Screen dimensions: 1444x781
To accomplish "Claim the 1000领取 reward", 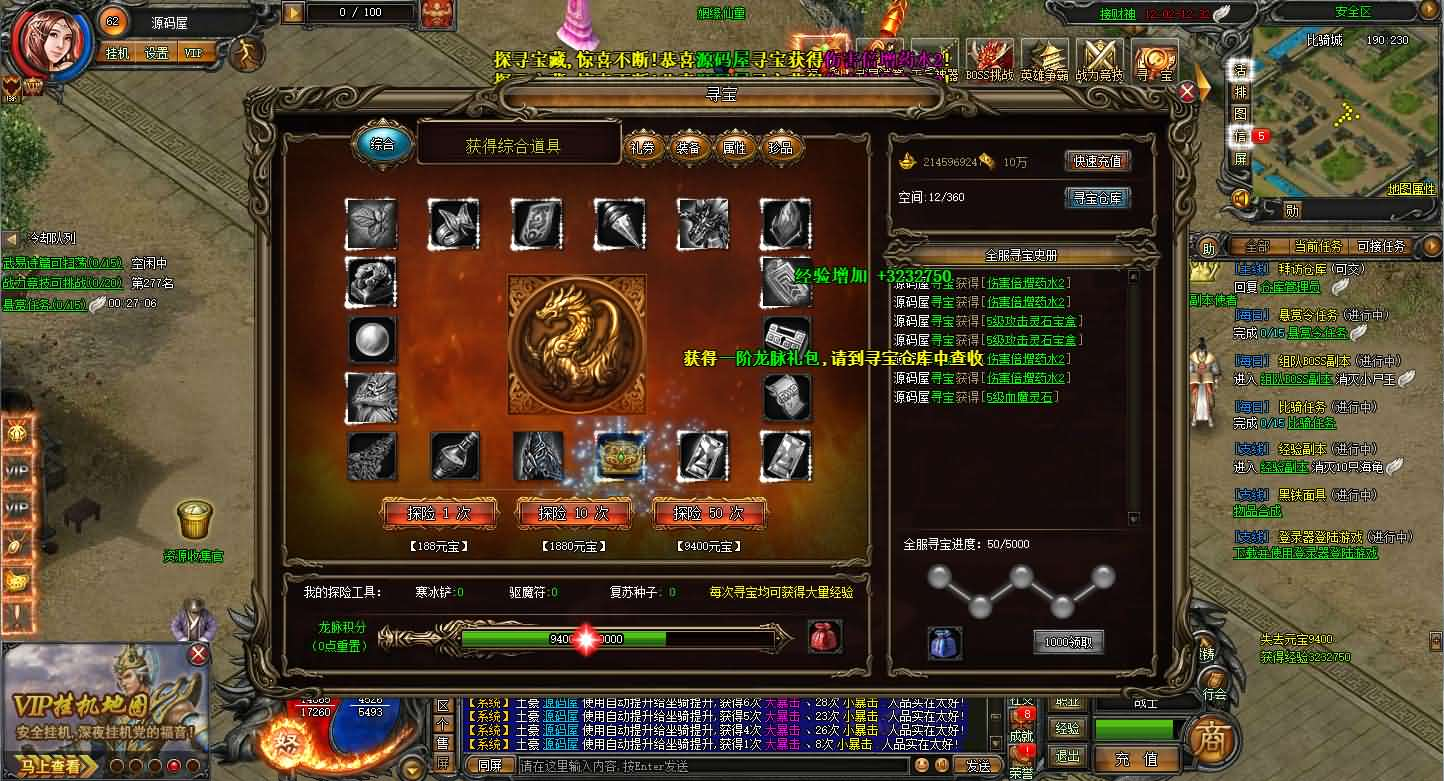I will tap(1068, 642).
